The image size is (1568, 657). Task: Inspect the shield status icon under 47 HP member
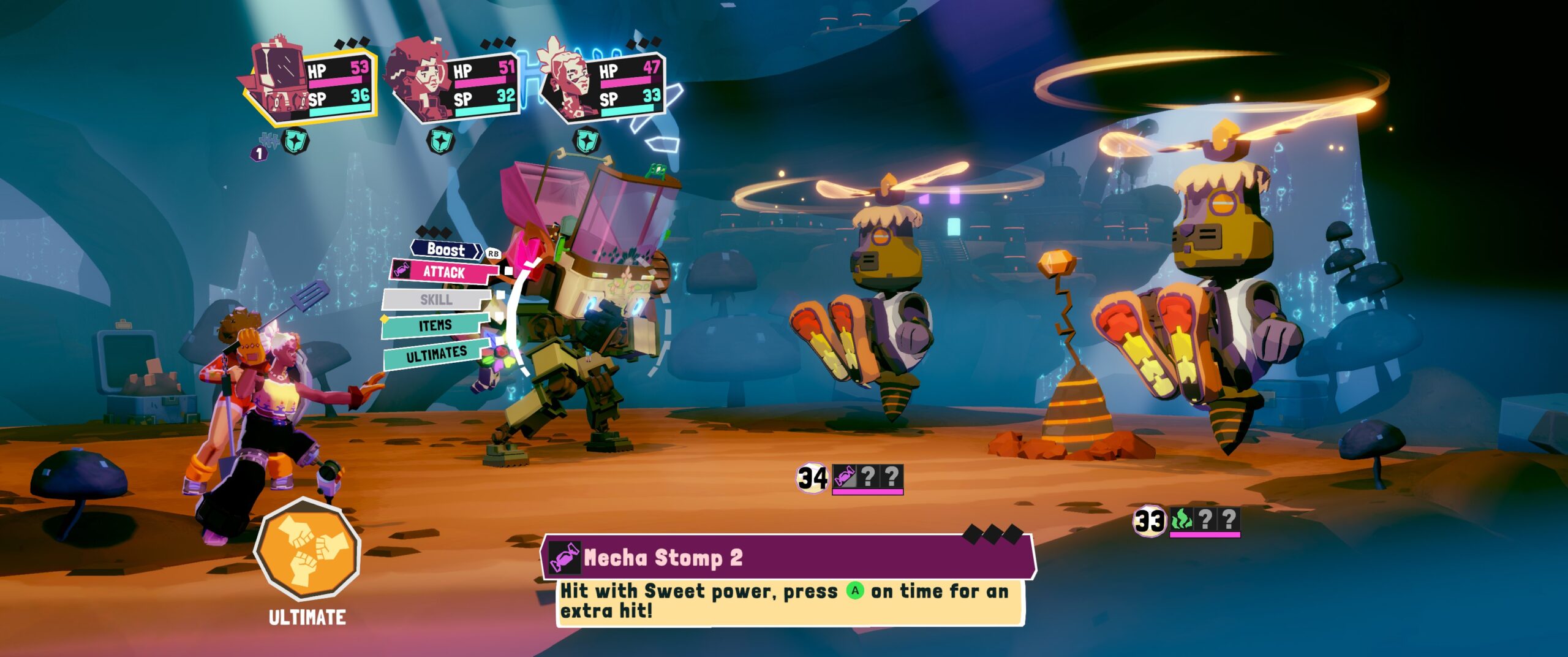(x=586, y=140)
